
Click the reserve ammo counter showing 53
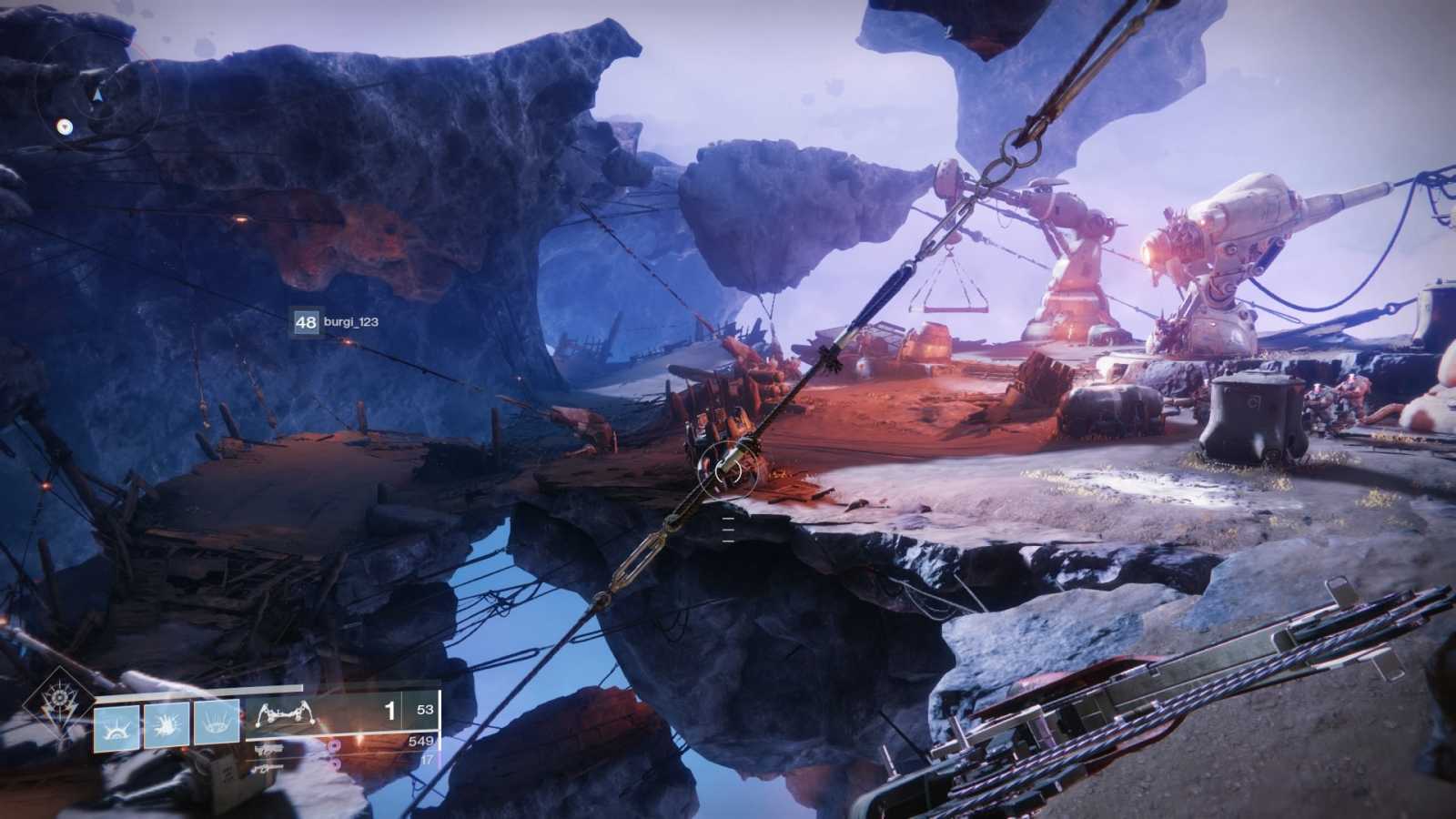424,711
